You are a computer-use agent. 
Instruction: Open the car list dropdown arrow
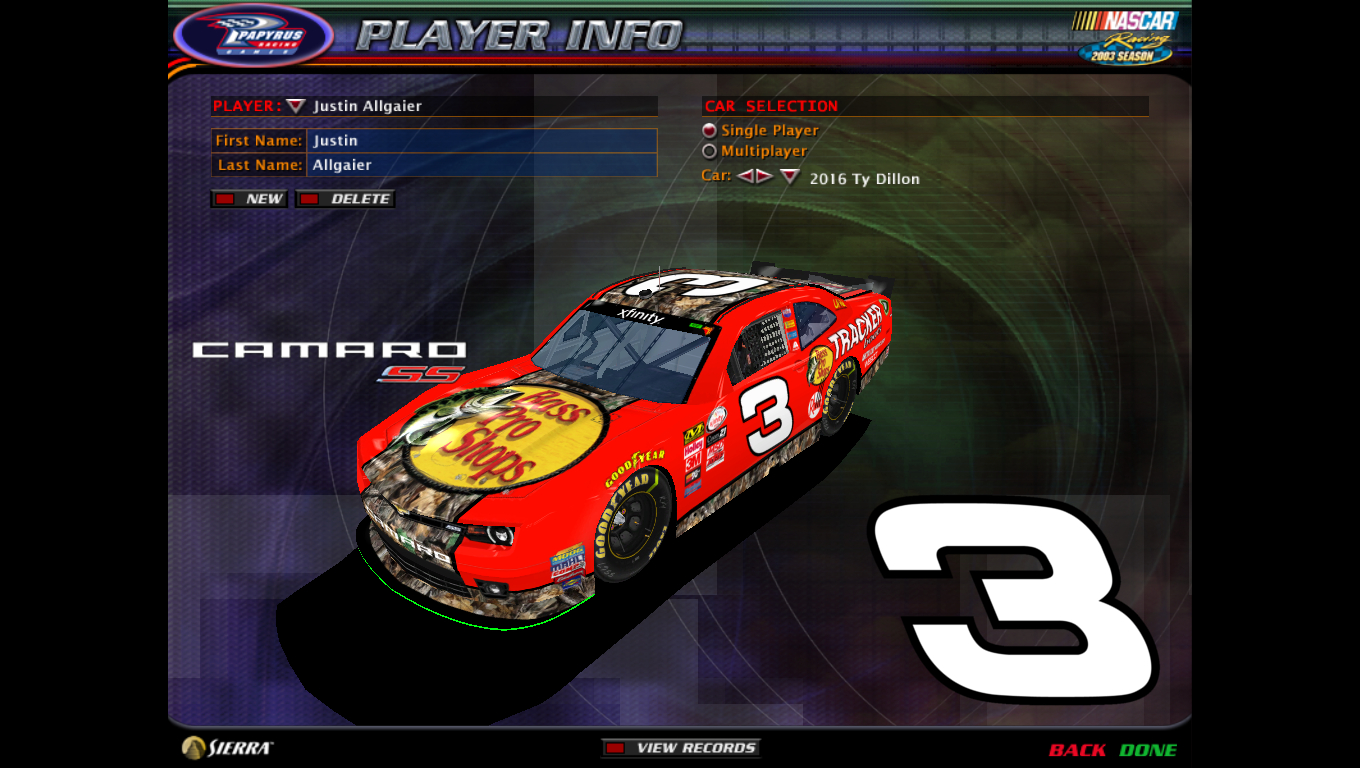(790, 177)
